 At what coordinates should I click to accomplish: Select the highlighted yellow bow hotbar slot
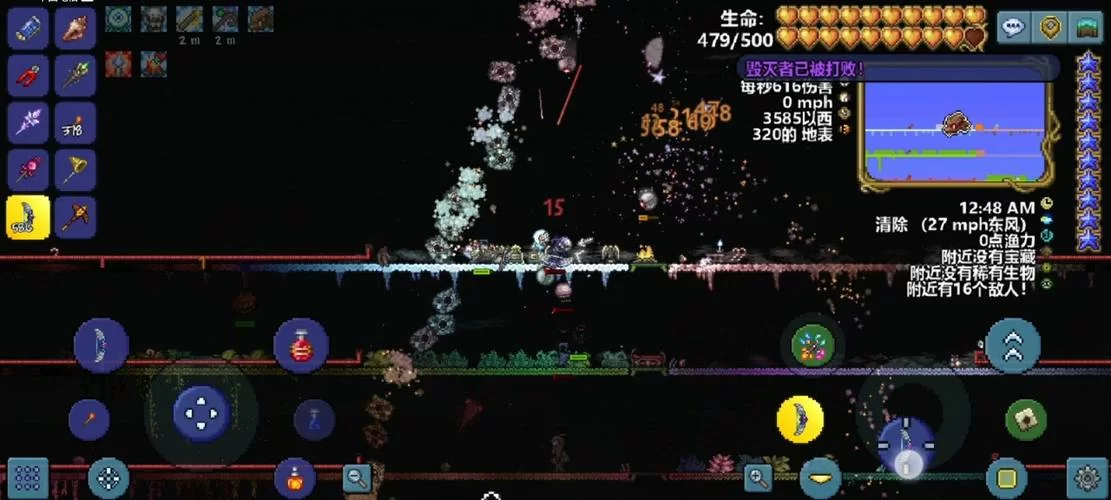[x=28, y=216]
